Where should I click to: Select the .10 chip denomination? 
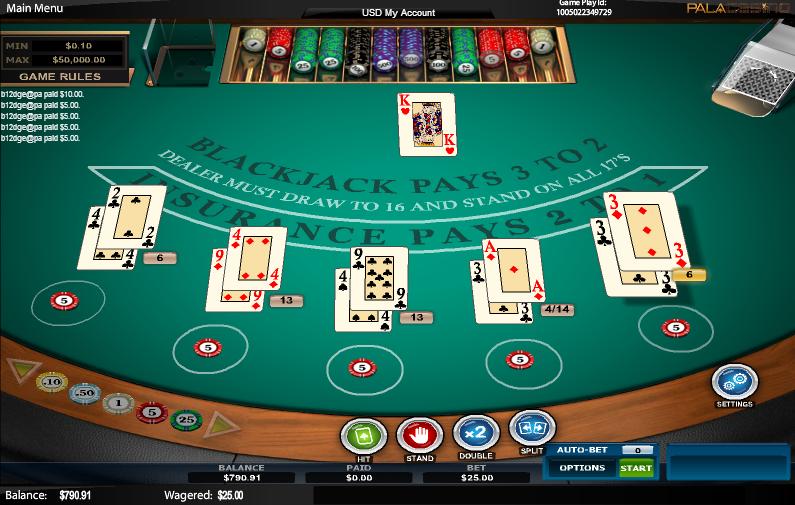point(51,382)
